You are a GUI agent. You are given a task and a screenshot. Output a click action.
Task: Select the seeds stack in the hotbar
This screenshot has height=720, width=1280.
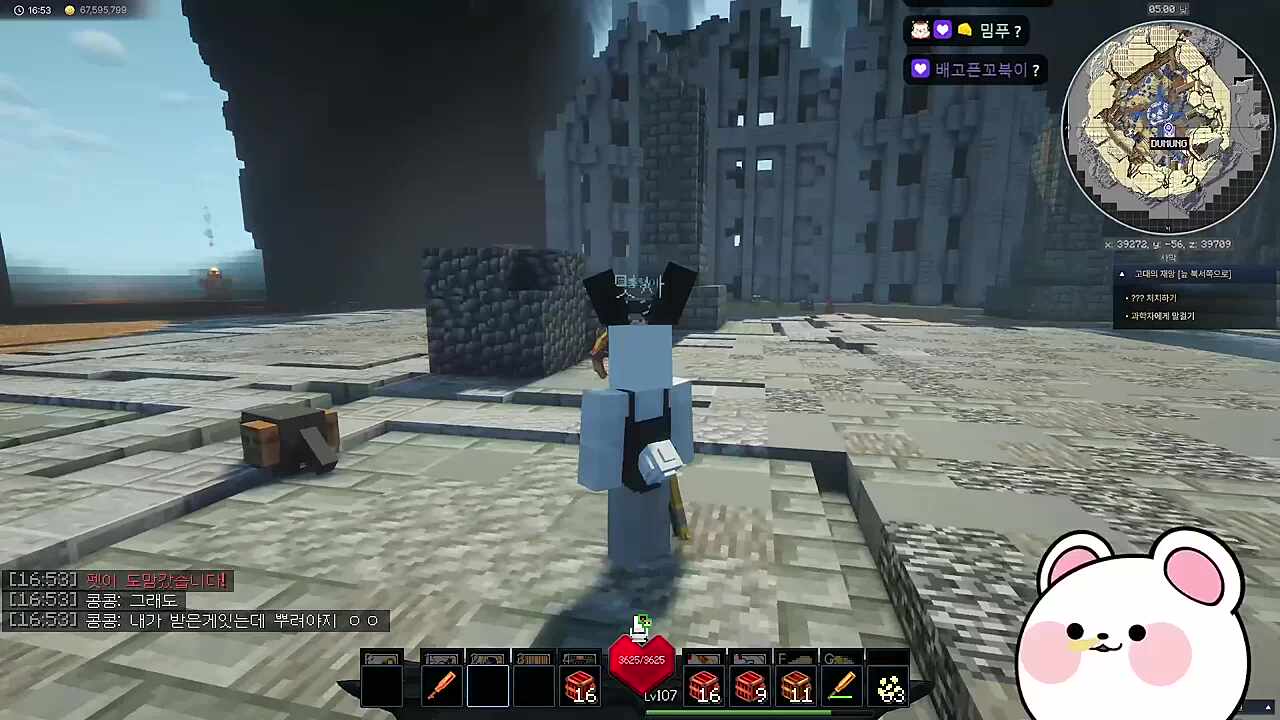[889, 686]
